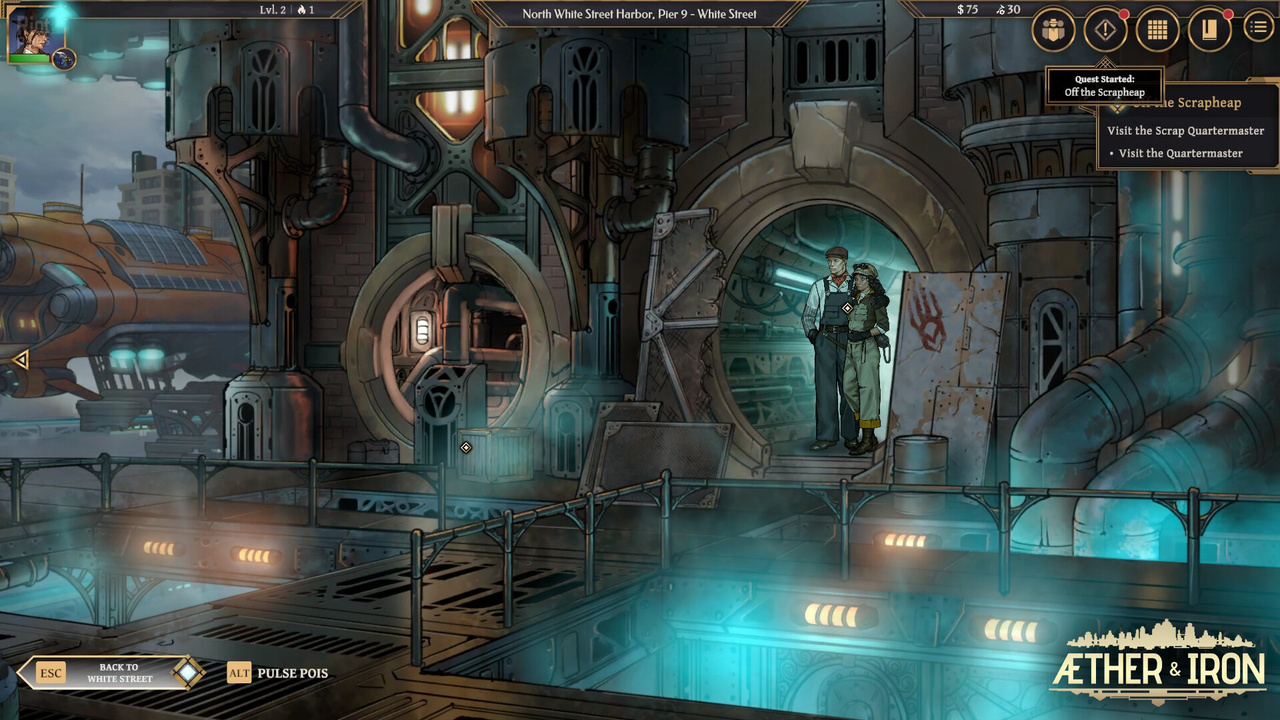The height and width of the screenshot is (720, 1280).
Task: Open the inventory grid icon
Action: coord(1156,29)
